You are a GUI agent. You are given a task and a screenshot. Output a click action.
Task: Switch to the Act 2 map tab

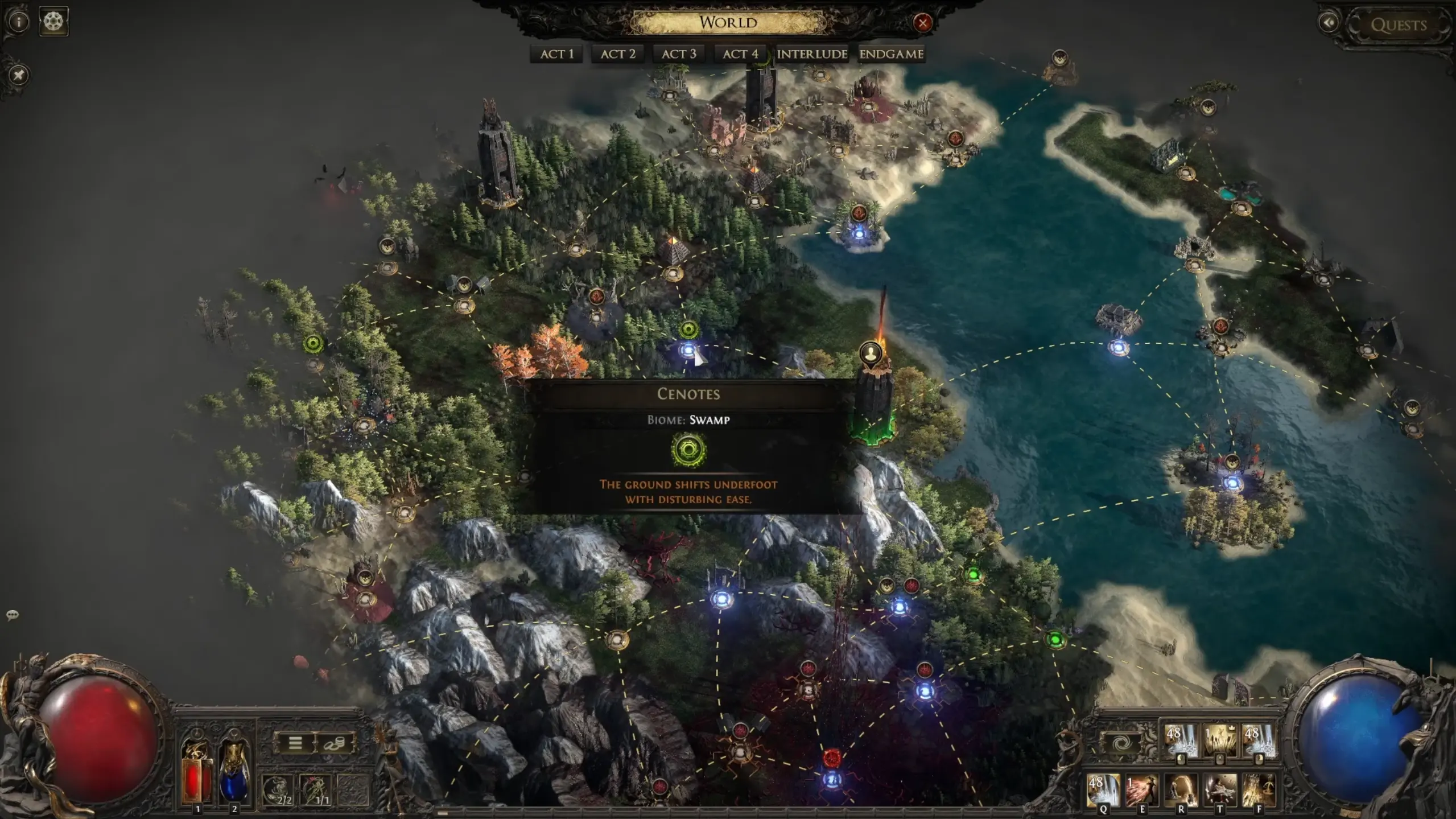[x=618, y=54]
